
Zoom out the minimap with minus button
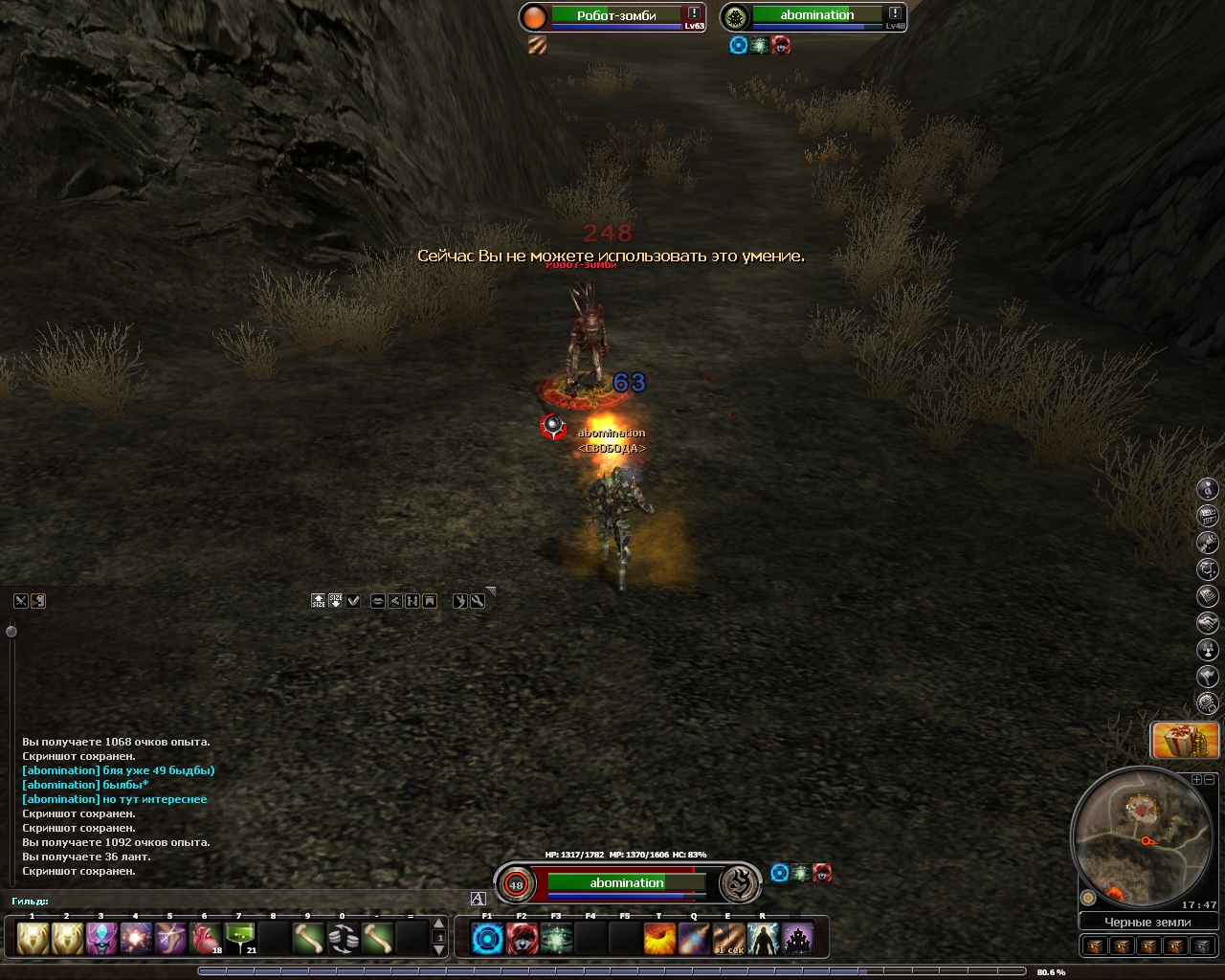pyautogui.click(x=1208, y=780)
